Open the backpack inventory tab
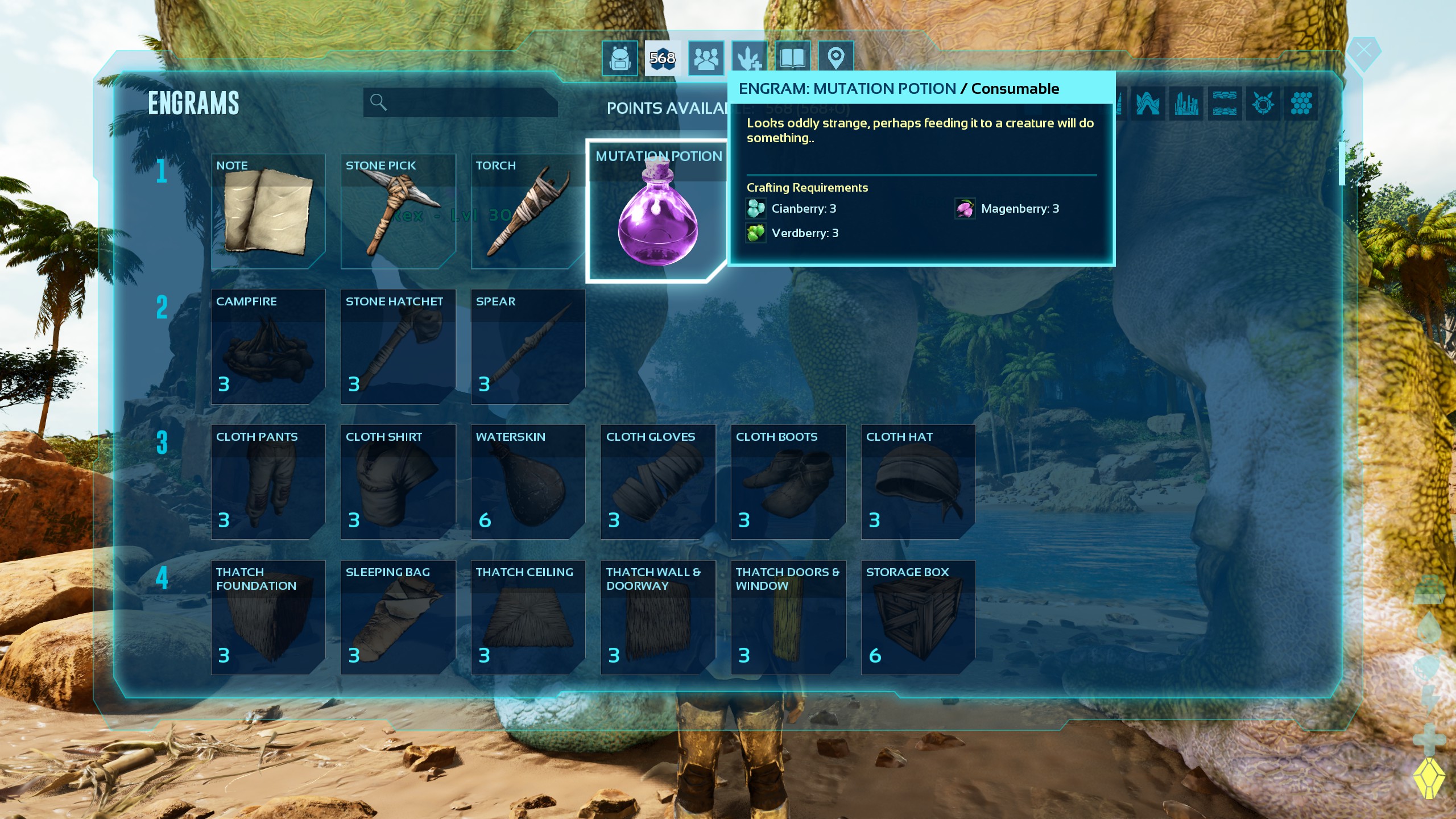The height and width of the screenshot is (819, 1456). [x=619, y=58]
